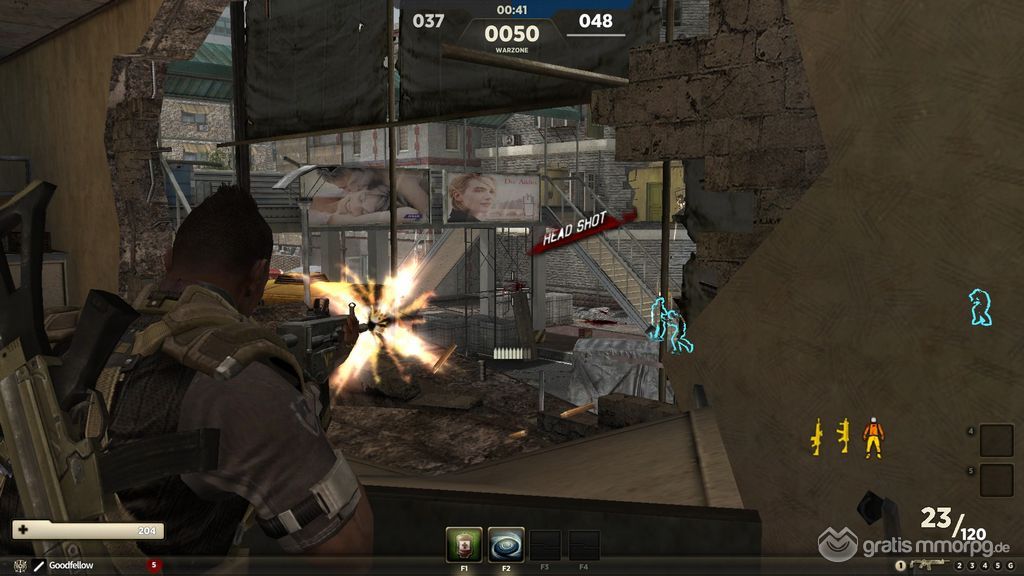Image resolution: width=1024 pixels, height=576 pixels.
Task: Open the red 5 notification badge
Action: pyautogui.click(x=153, y=565)
